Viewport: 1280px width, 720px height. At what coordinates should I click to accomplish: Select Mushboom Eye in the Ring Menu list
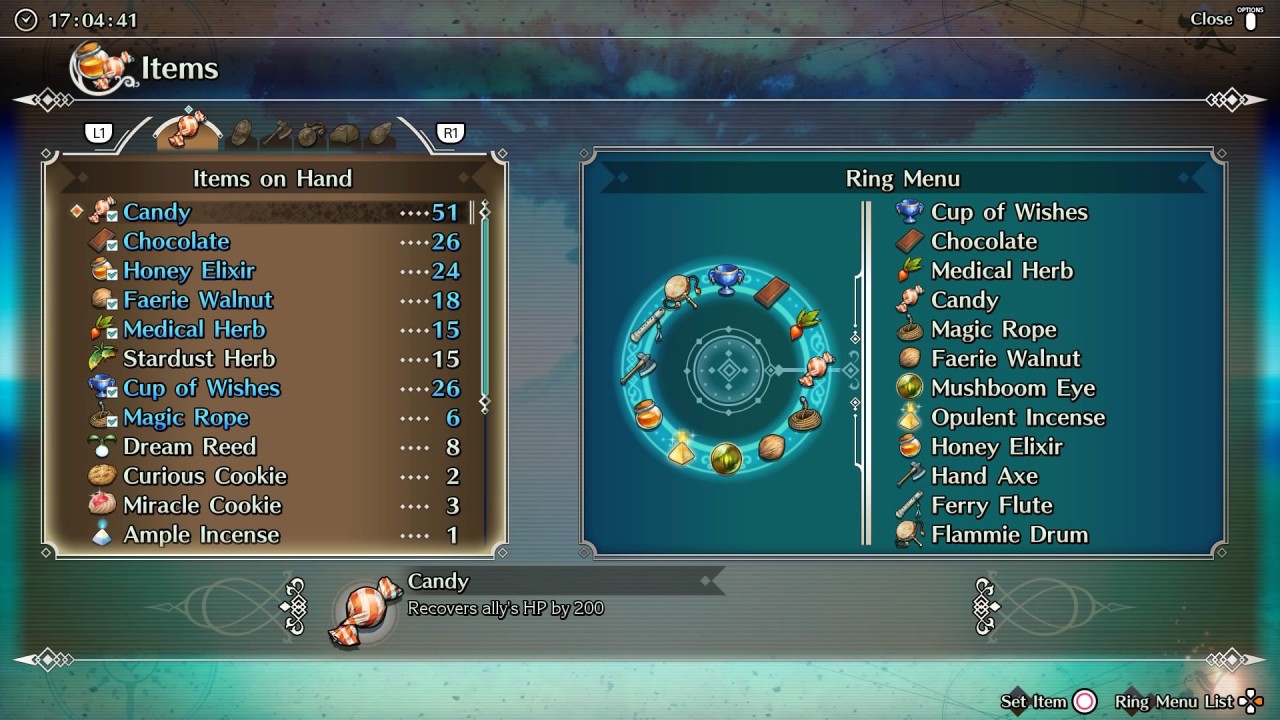[x=1012, y=388]
